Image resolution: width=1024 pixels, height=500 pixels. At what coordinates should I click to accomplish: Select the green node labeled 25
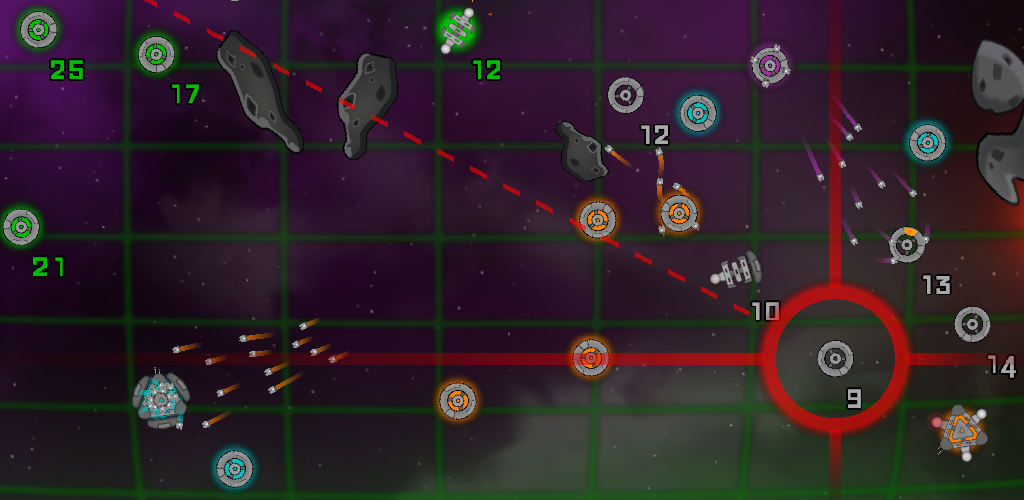click(38, 29)
